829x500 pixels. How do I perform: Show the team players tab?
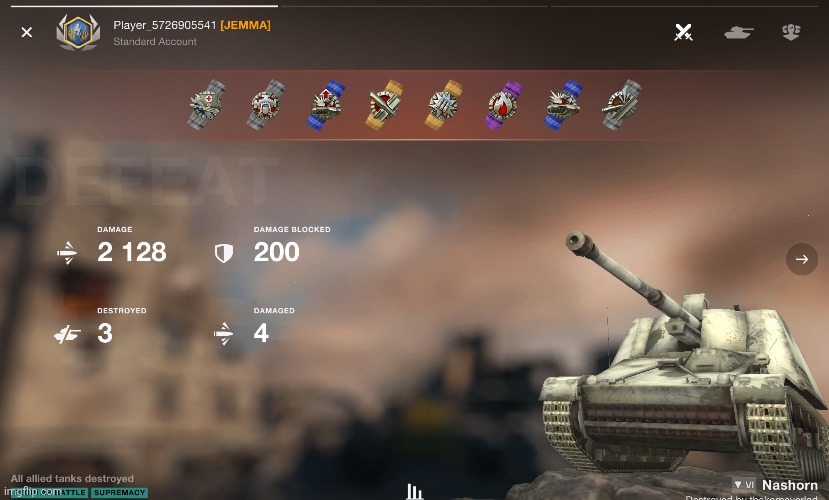click(x=791, y=32)
